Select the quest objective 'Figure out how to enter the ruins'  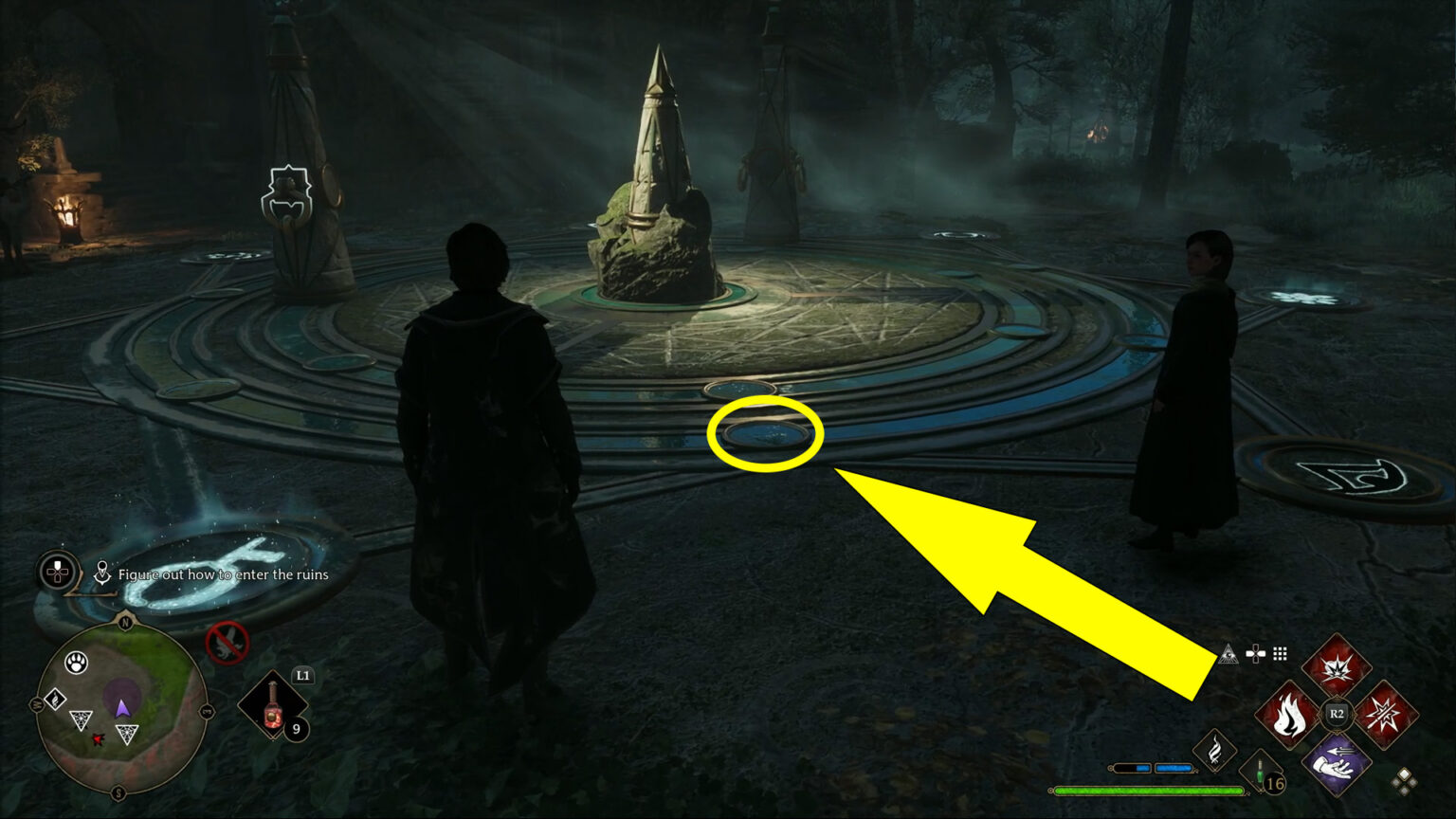(x=222, y=574)
